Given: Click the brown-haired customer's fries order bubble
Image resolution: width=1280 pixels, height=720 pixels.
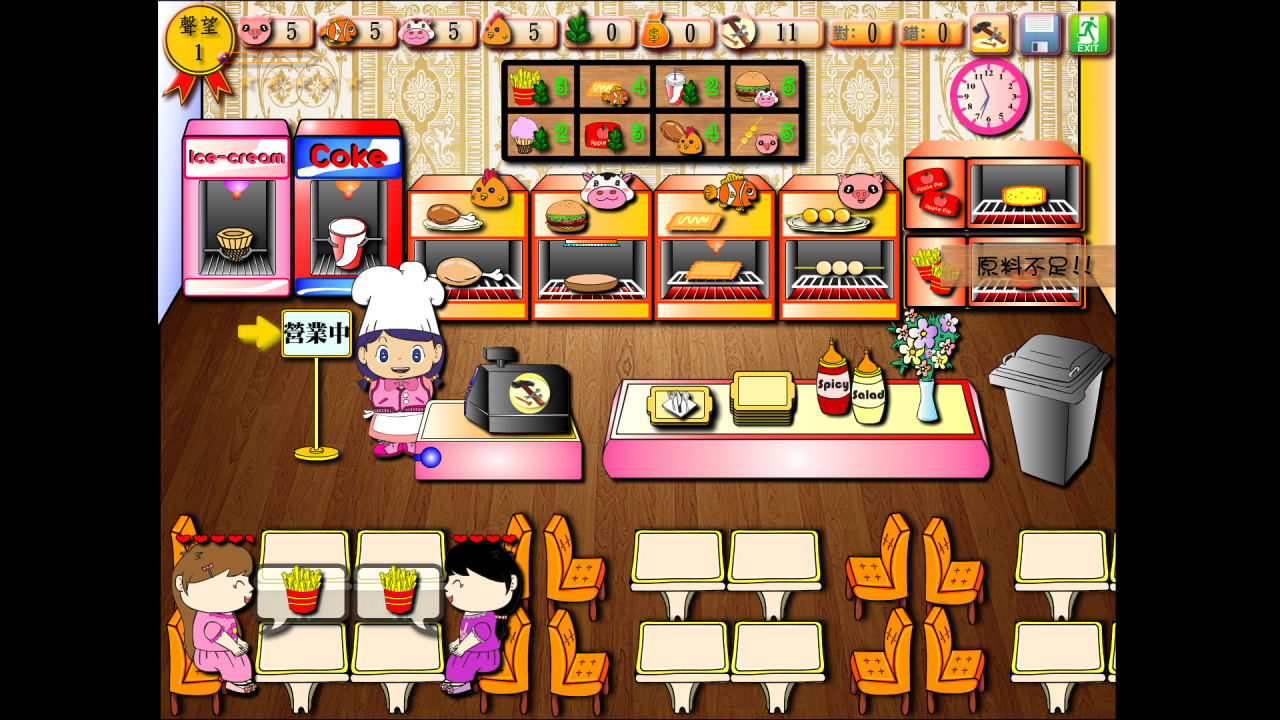Looking at the screenshot, I should click(x=301, y=591).
